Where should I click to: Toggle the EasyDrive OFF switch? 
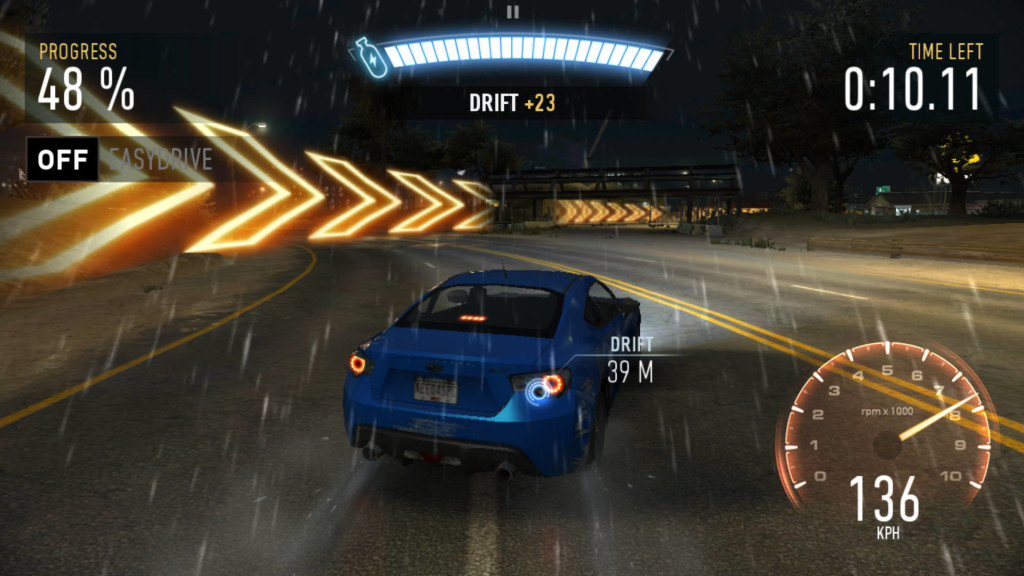pyautogui.click(x=63, y=159)
